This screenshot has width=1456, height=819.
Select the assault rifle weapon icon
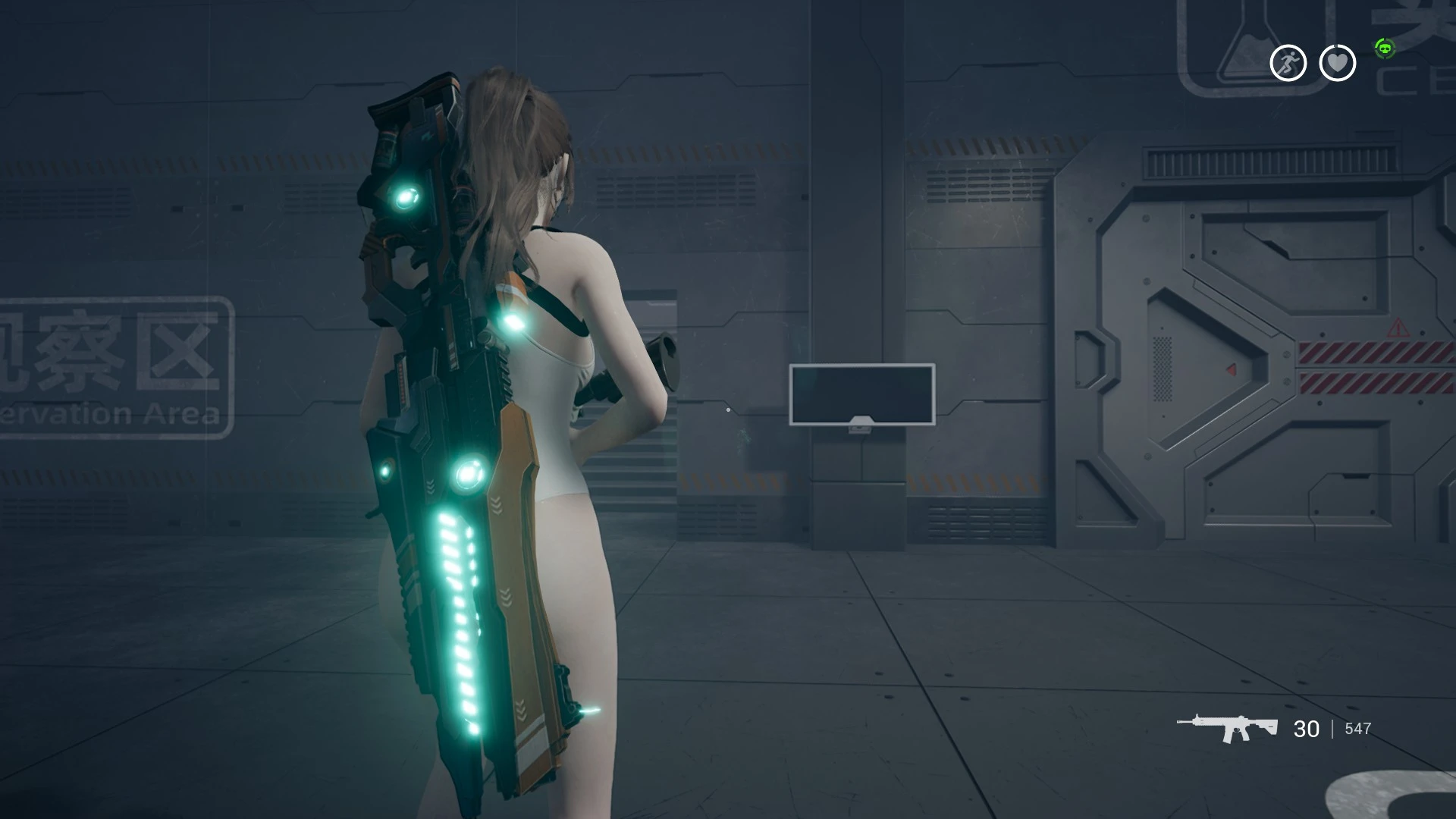1227,728
